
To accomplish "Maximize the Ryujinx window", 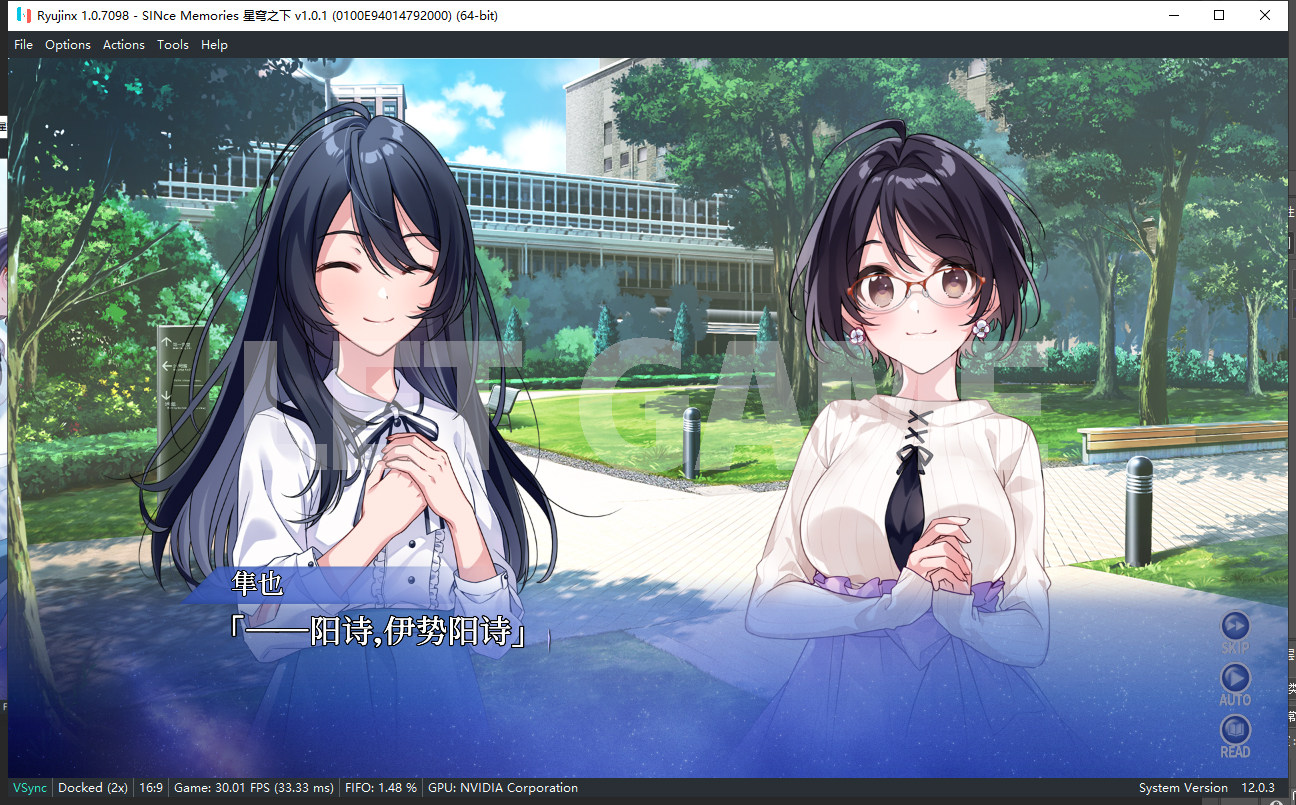I will point(1219,15).
